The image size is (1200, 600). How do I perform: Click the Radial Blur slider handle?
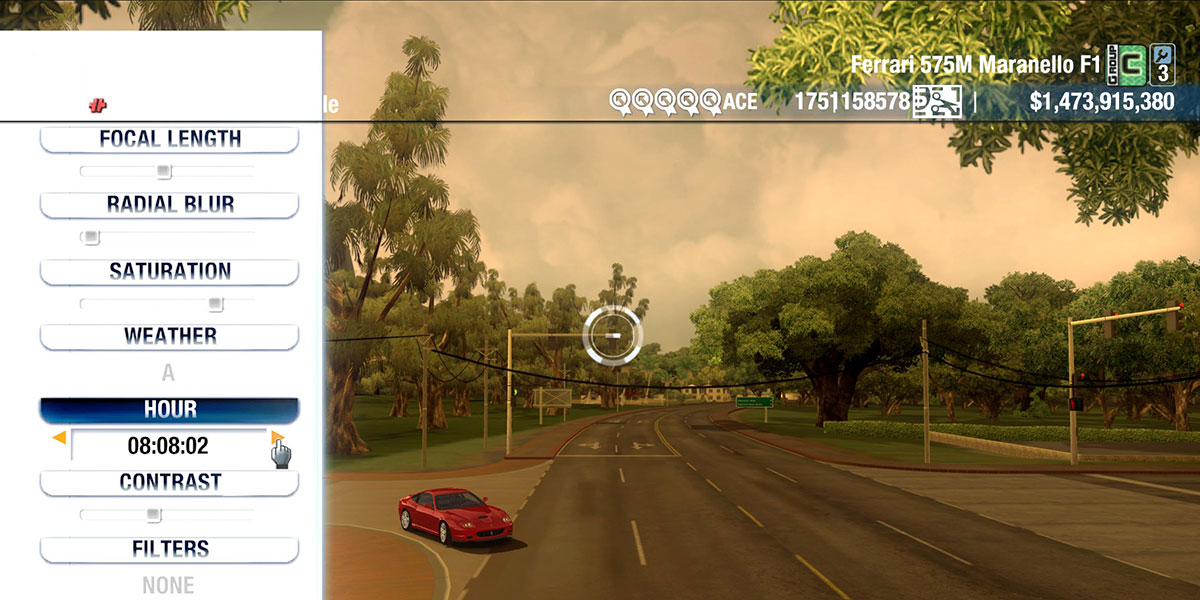tap(91, 237)
